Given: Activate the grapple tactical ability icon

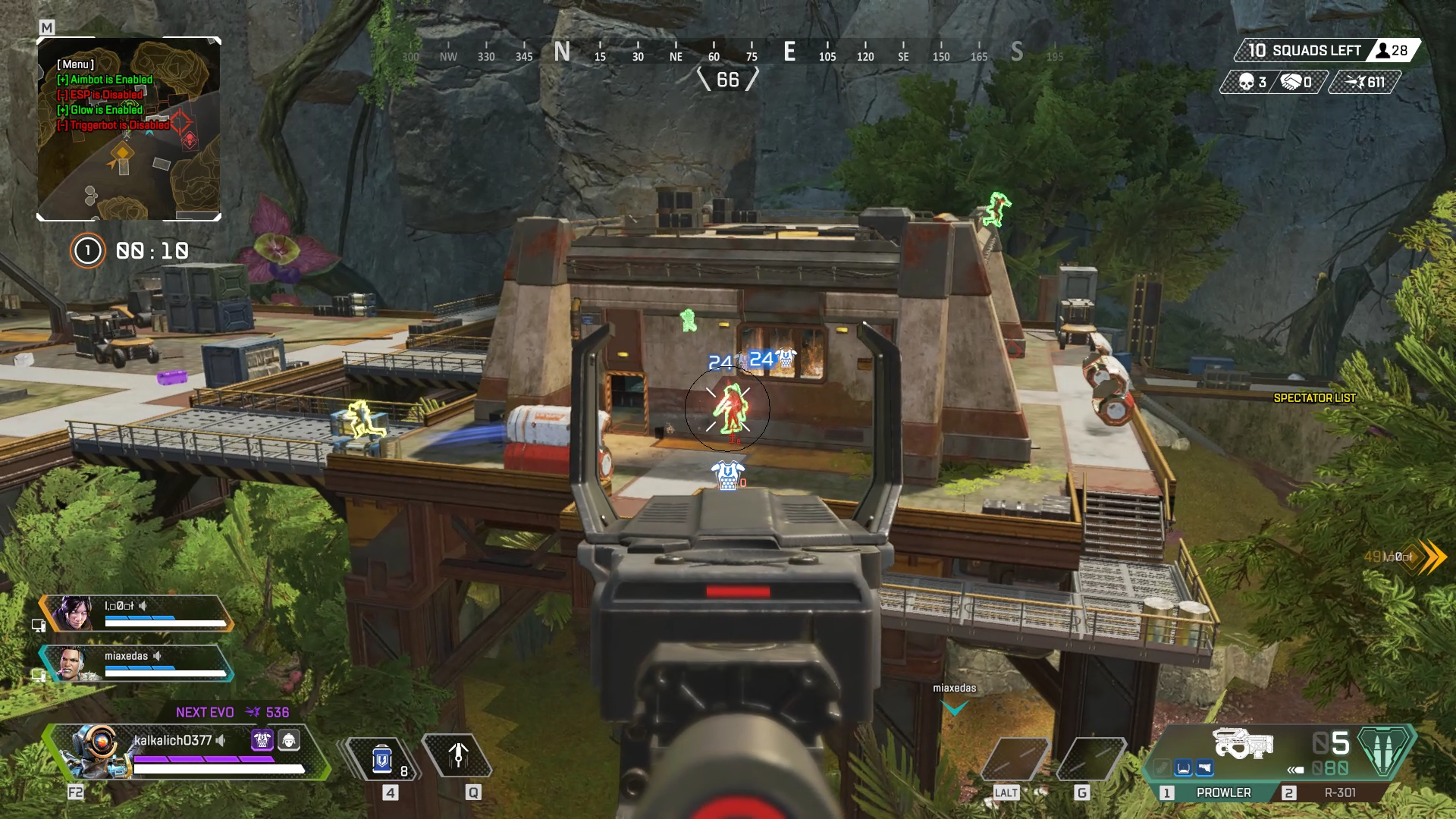Looking at the screenshot, I should click(457, 756).
